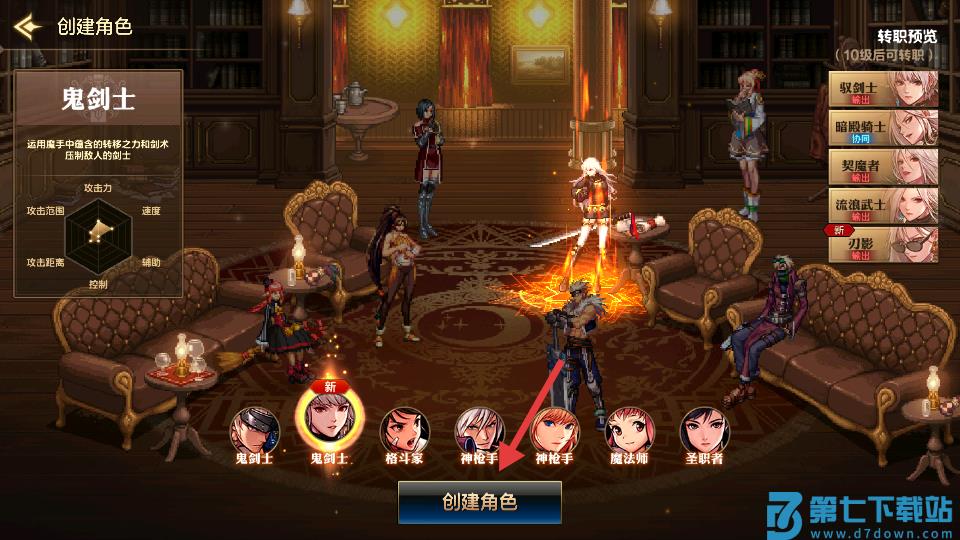
Task: Click the back arrow next to 创建角色
Action: tap(27, 26)
